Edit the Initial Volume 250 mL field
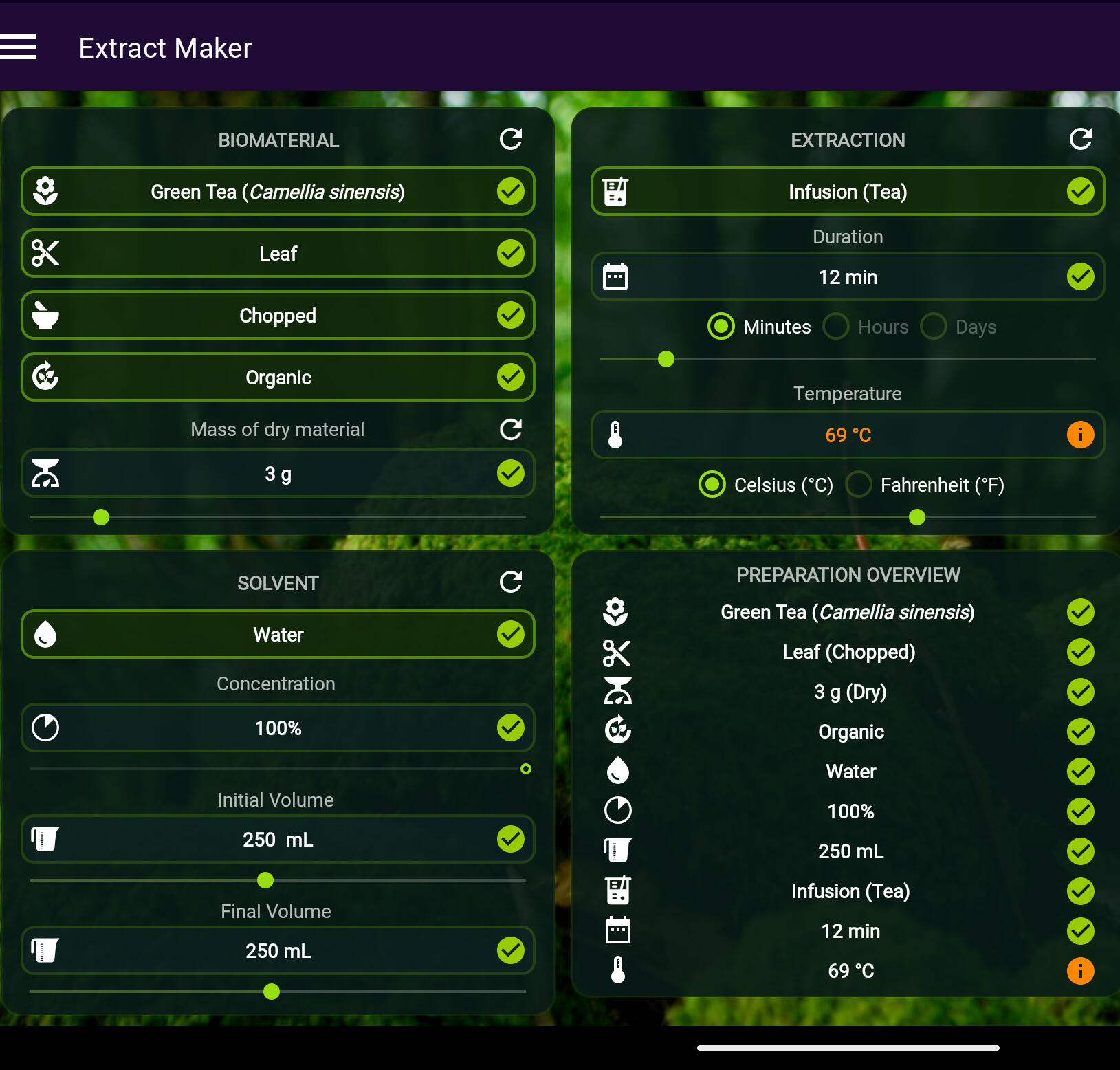The width and height of the screenshot is (1120, 1070). coord(278,840)
